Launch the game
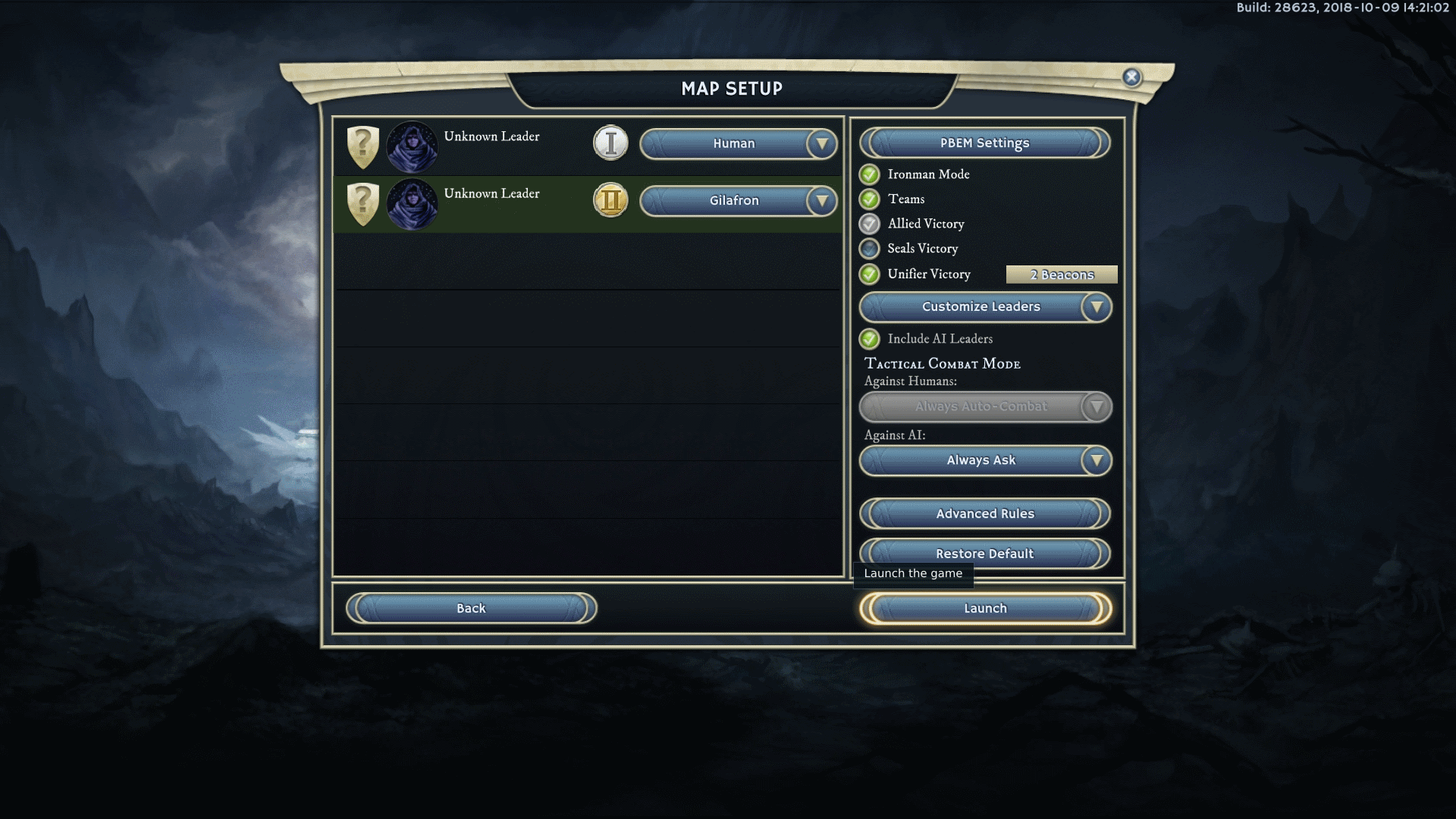Screen dimensions: 1456x819 984,608
